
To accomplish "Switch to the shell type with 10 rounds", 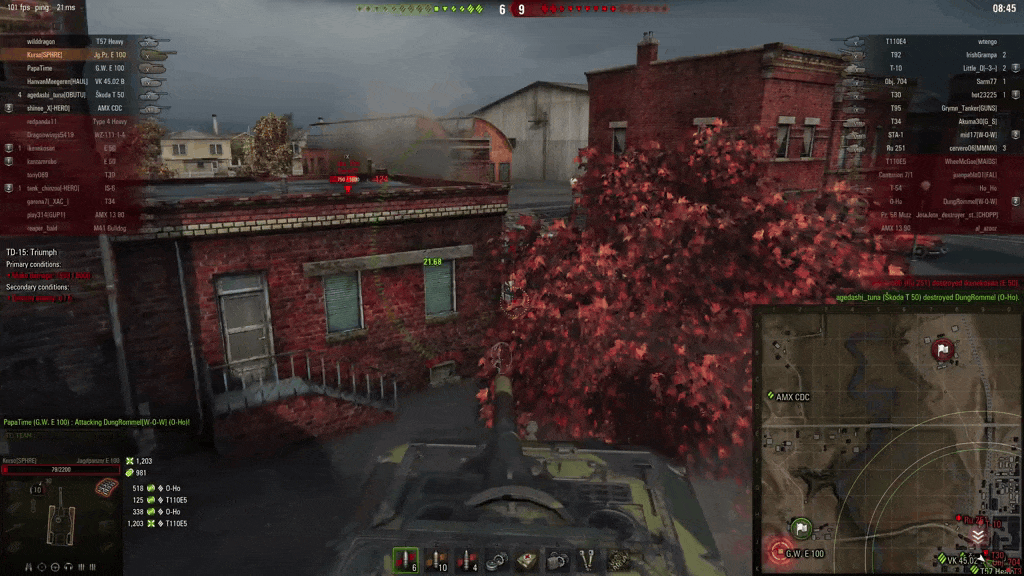I will 436,561.
